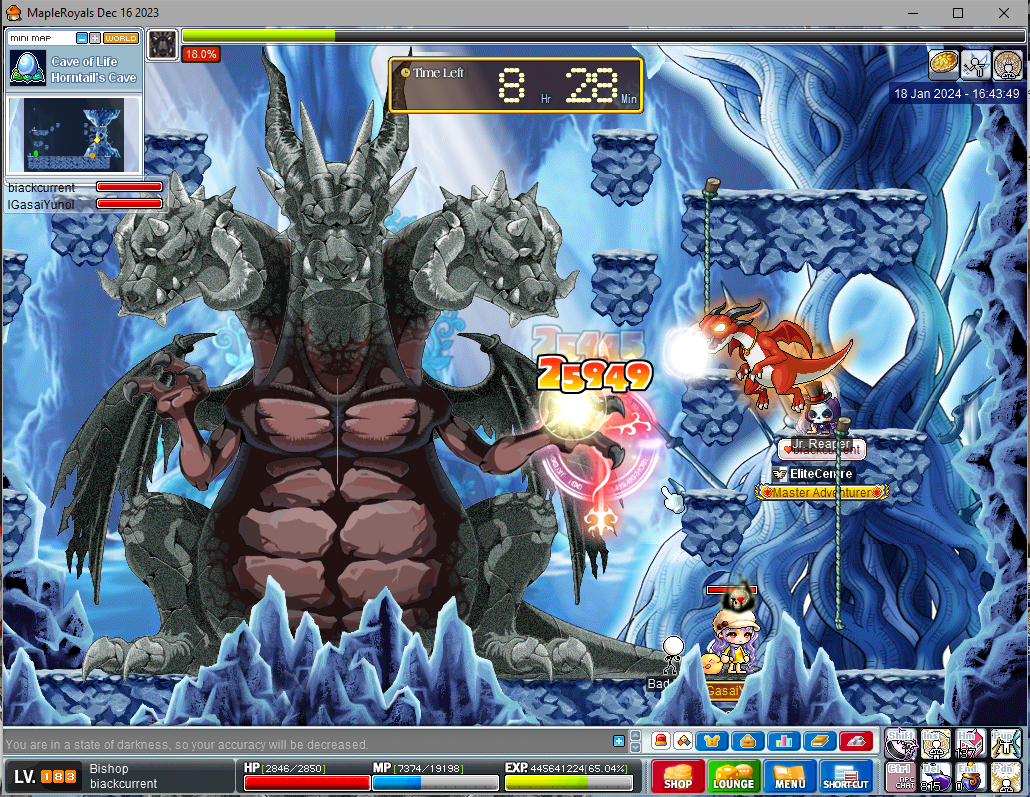Viewport: 1030px width, 797px height.
Task: Open the game Menu button
Action: [x=789, y=776]
